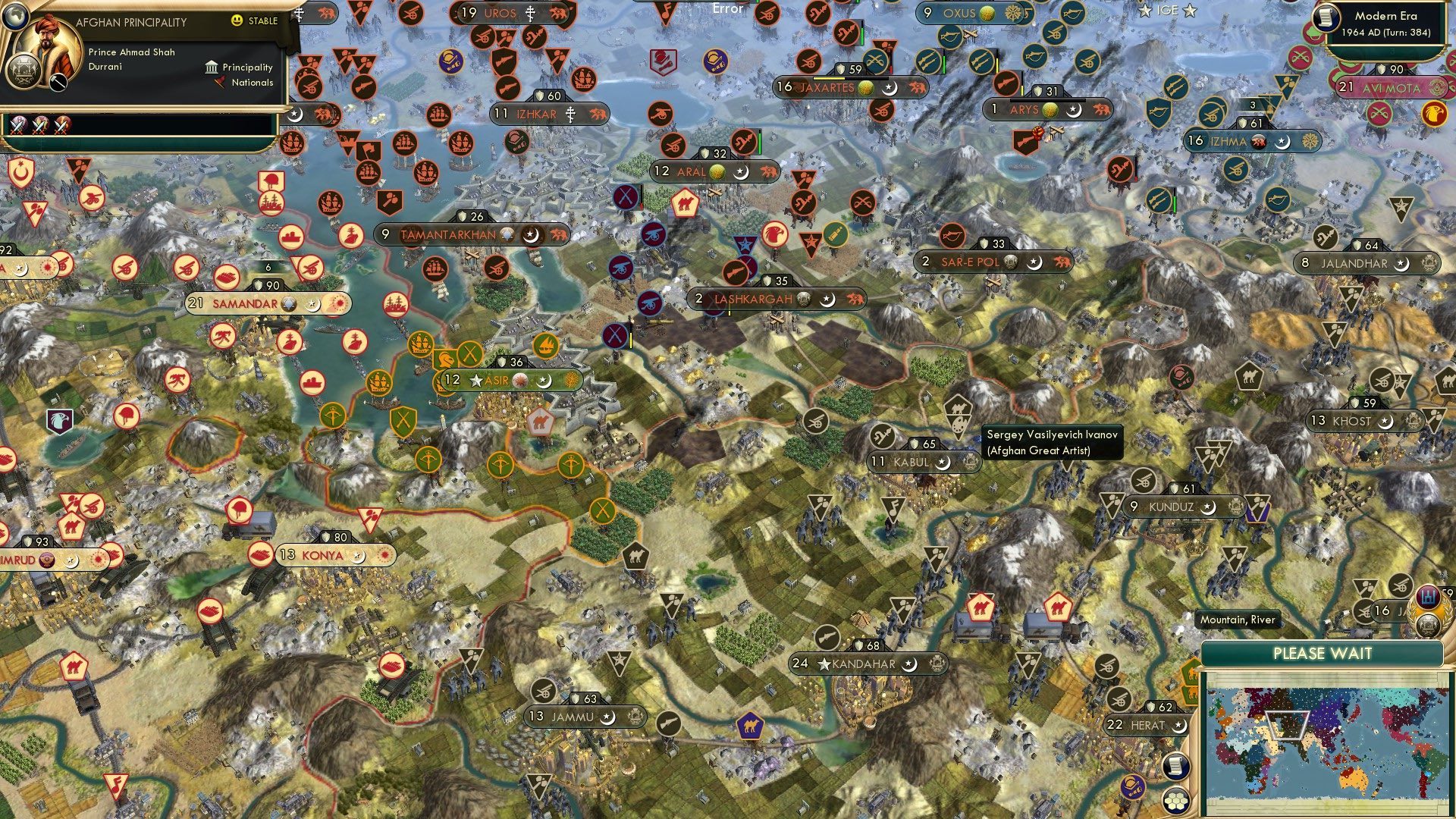Open the Principality government entry
This screenshot has width=1456, height=819.
click(239, 67)
